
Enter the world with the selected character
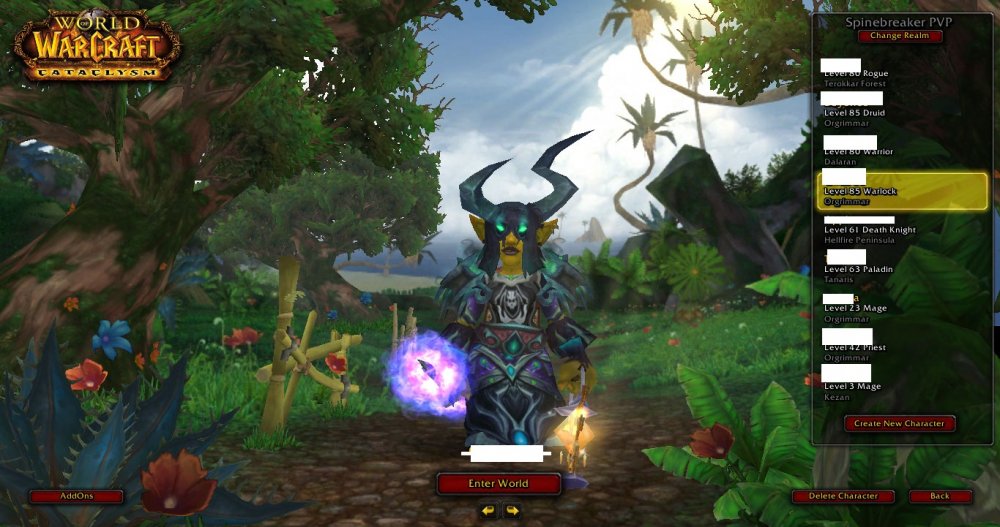pos(498,484)
